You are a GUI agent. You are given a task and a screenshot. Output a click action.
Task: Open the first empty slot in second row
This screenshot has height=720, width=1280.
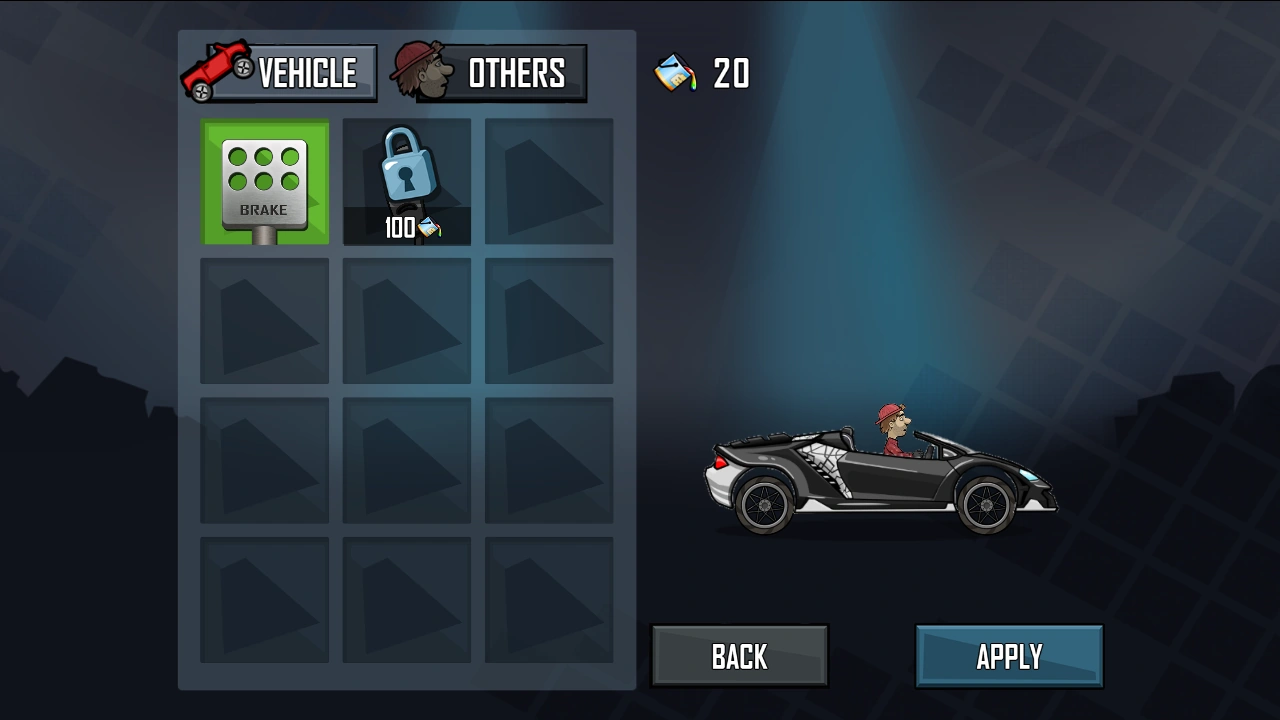click(x=264, y=320)
